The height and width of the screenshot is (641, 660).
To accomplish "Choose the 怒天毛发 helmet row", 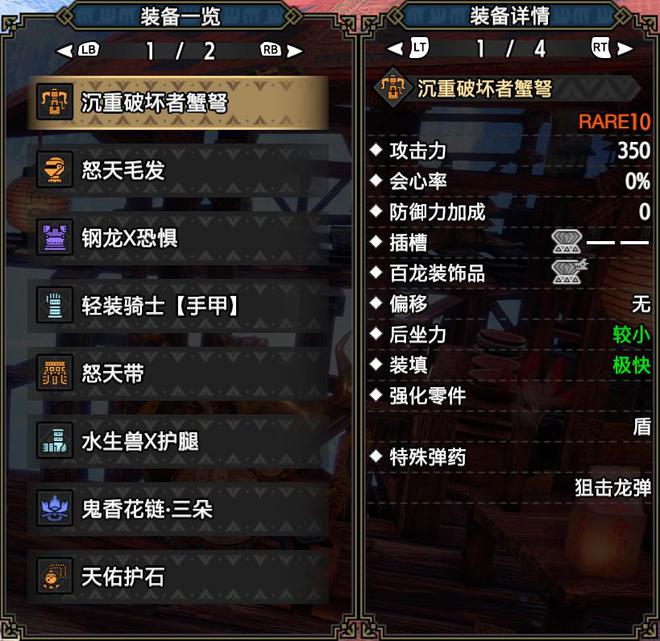I will 180,170.
